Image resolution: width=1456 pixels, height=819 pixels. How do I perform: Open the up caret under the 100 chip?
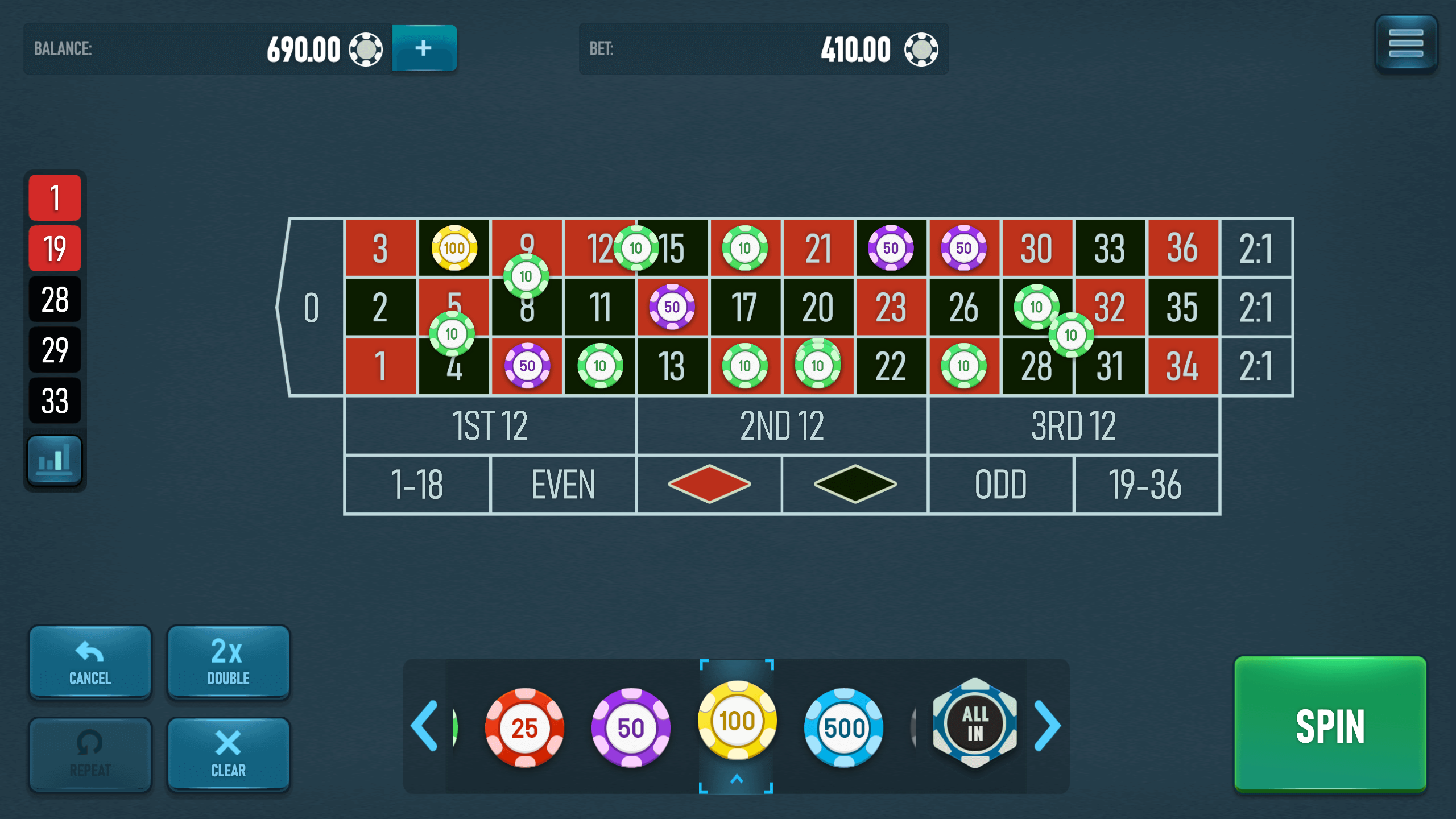tap(738, 779)
